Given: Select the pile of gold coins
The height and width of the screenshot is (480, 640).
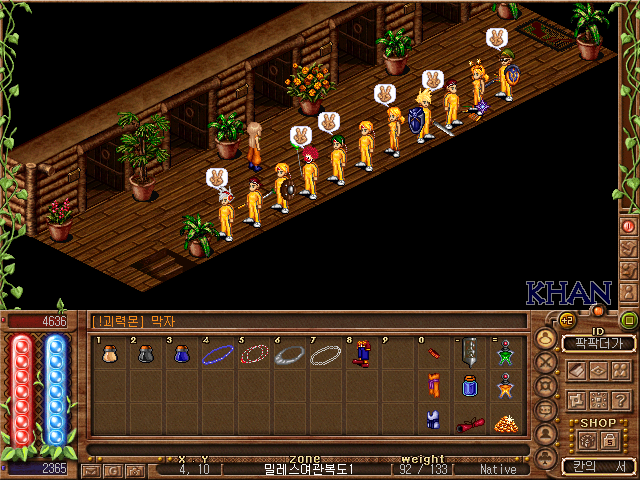Looking at the screenshot, I should tap(504, 423).
